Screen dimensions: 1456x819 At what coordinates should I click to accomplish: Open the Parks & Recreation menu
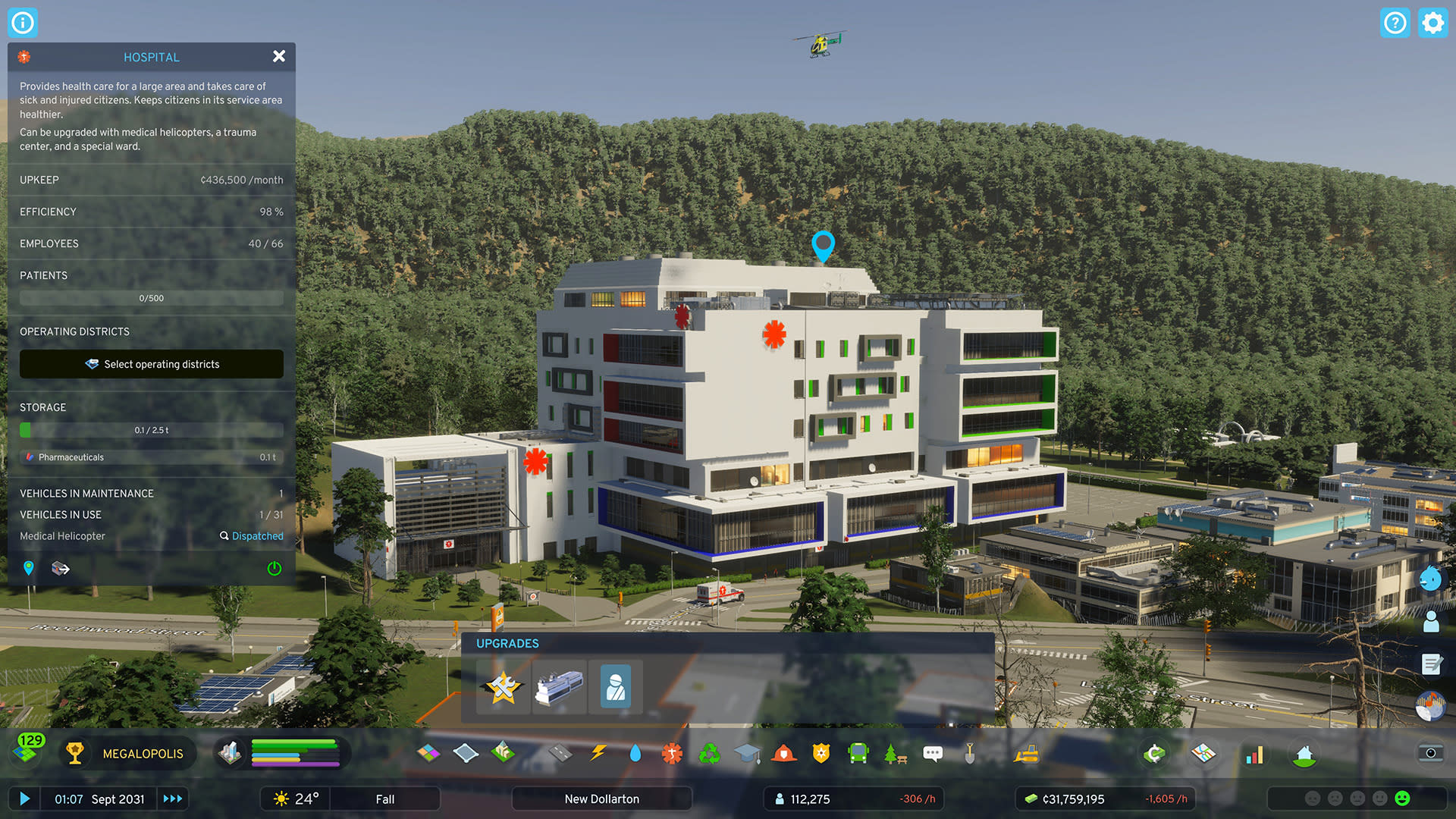pos(894,753)
